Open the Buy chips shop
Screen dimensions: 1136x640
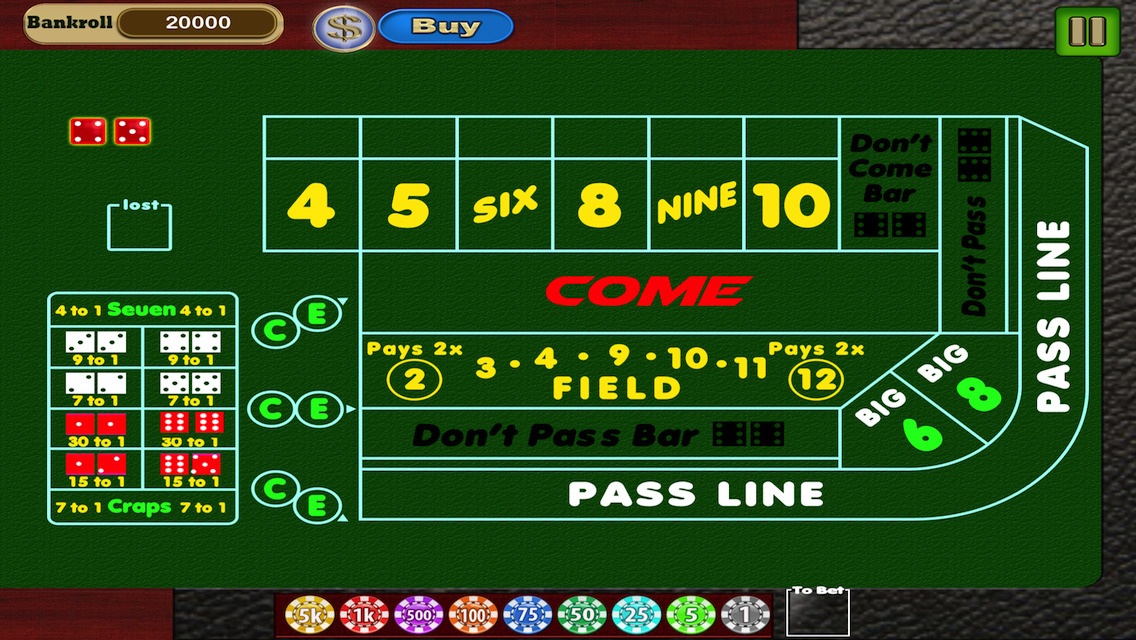[446, 27]
